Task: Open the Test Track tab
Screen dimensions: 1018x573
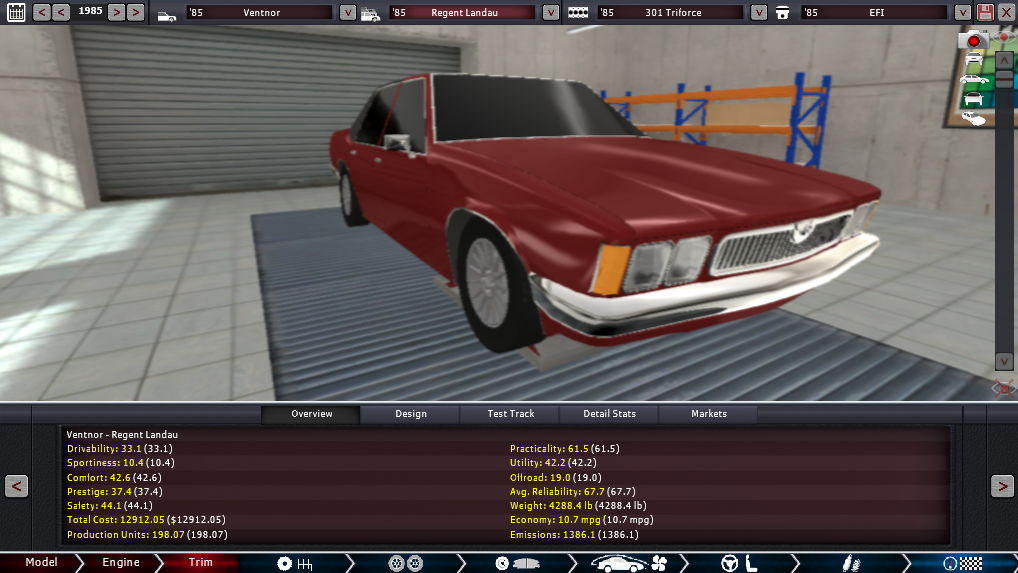Action: click(510, 414)
